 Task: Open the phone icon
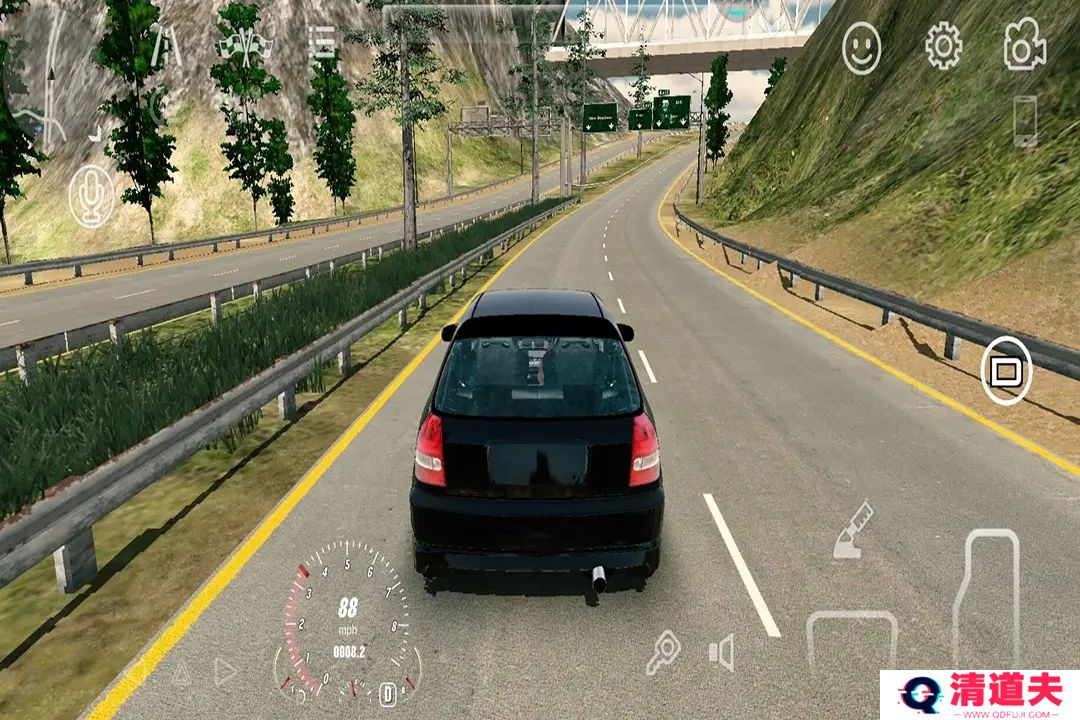[x=1025, y=121]
